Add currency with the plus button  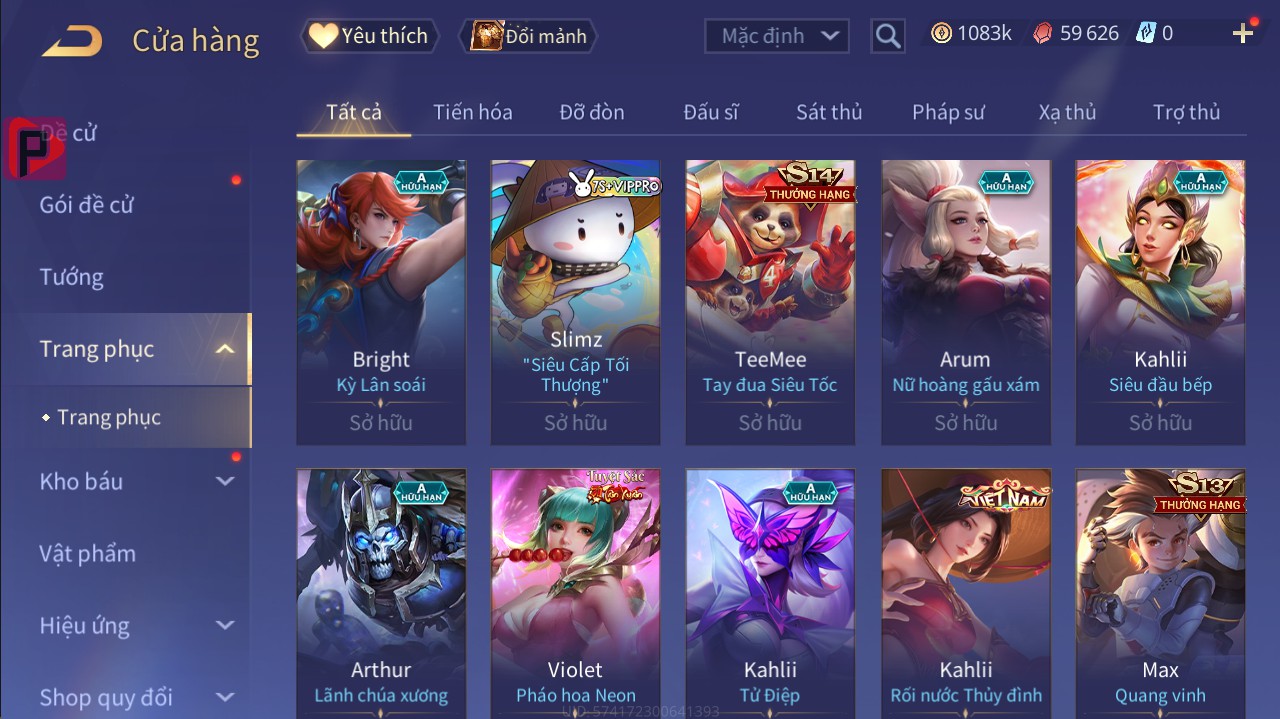[x=1243, y=34]
